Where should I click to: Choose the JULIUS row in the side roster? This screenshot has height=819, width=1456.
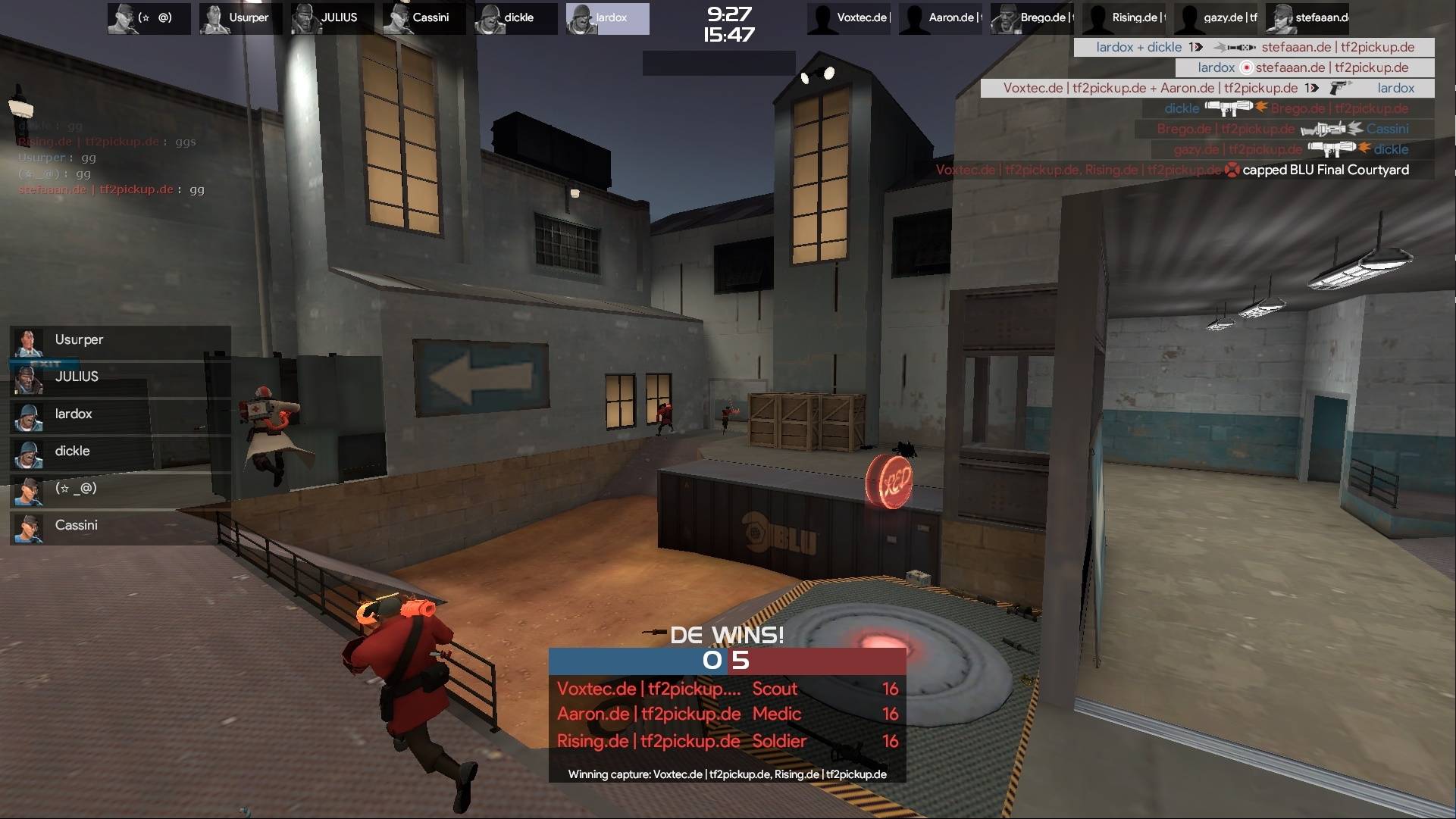pos(120,377)
